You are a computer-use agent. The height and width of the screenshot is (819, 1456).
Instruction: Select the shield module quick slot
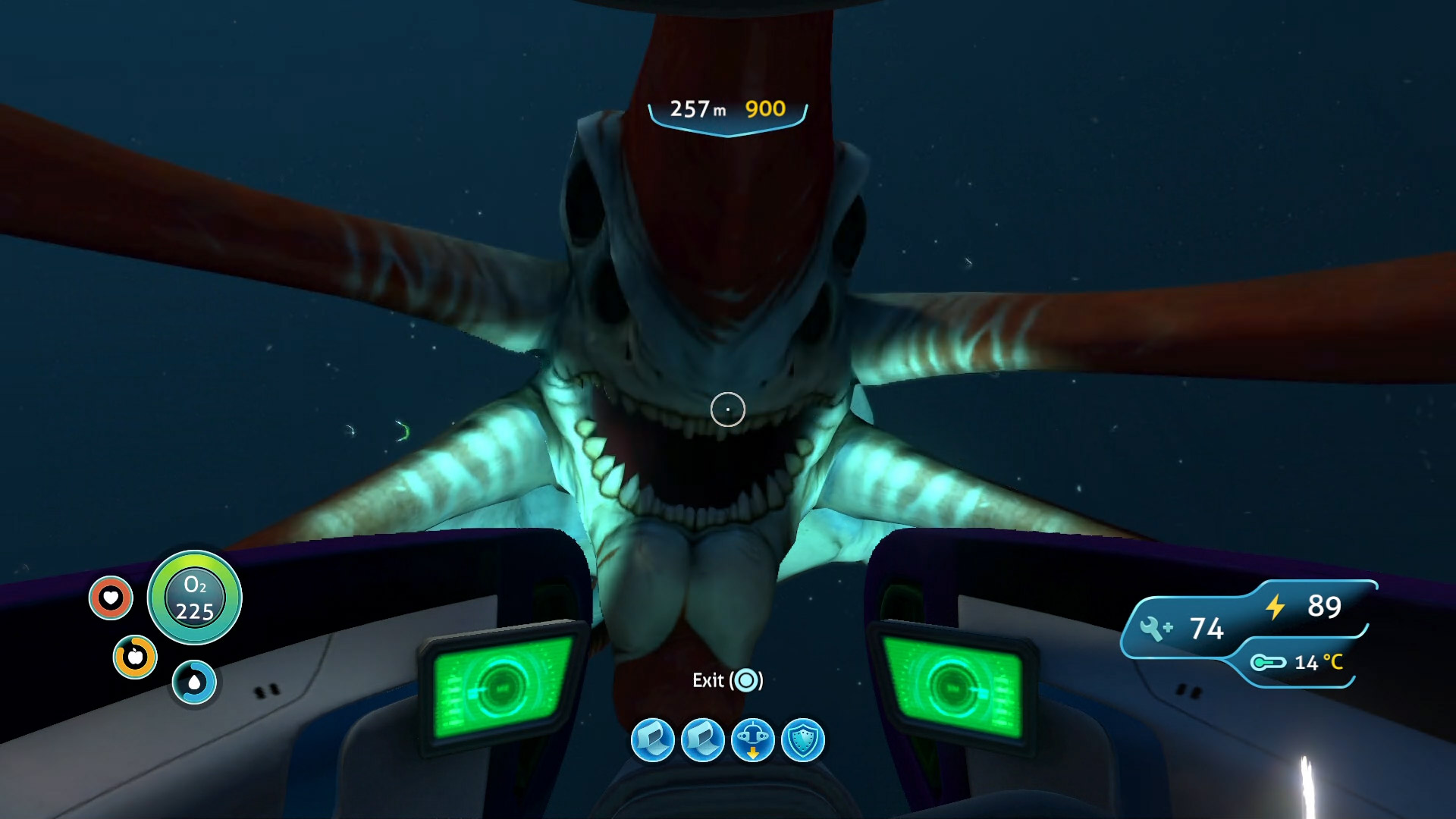tap(802, 740)
